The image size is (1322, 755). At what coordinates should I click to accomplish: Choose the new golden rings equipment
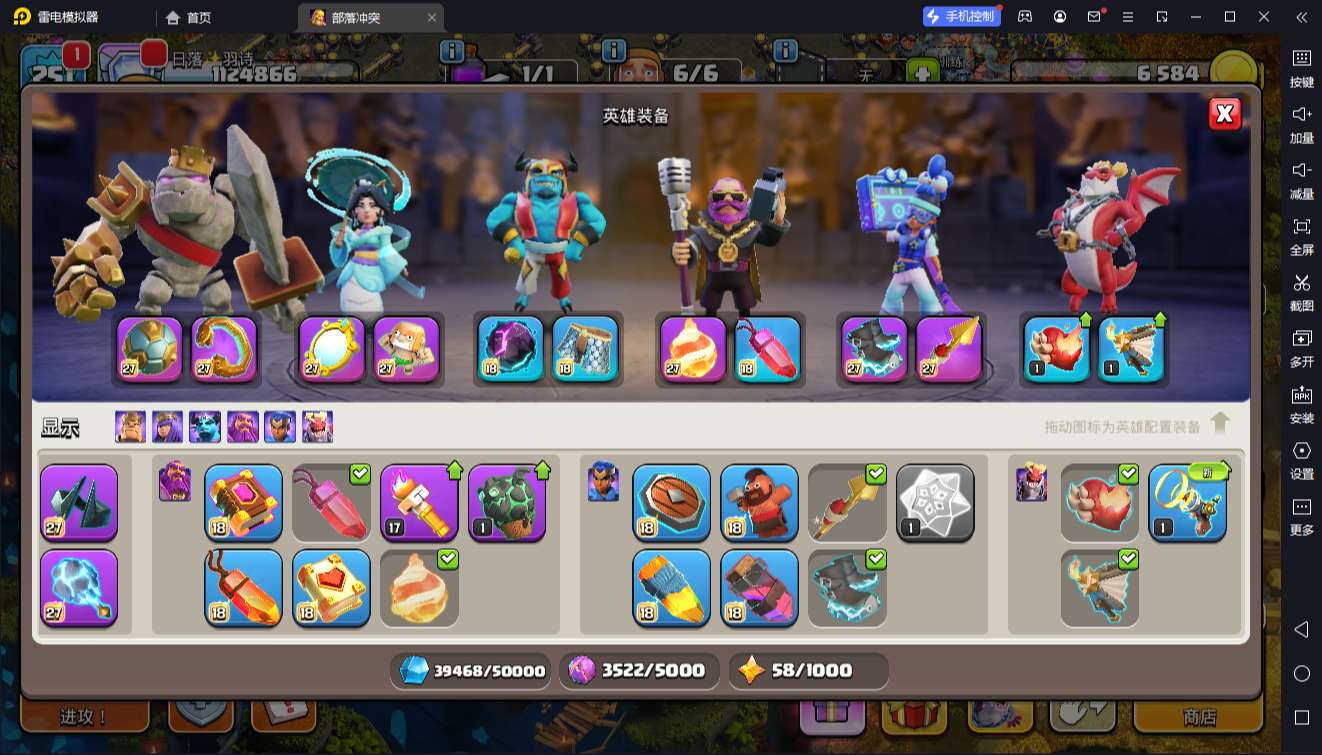click(x=1188, y=502)
